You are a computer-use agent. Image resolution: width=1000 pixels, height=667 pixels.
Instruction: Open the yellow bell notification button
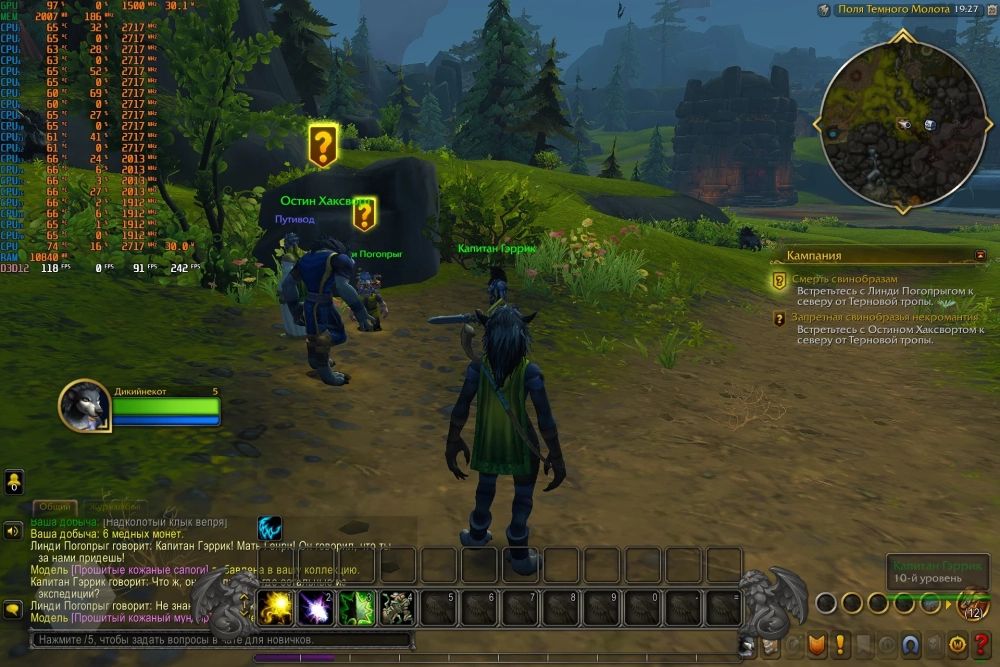[13, 482]
